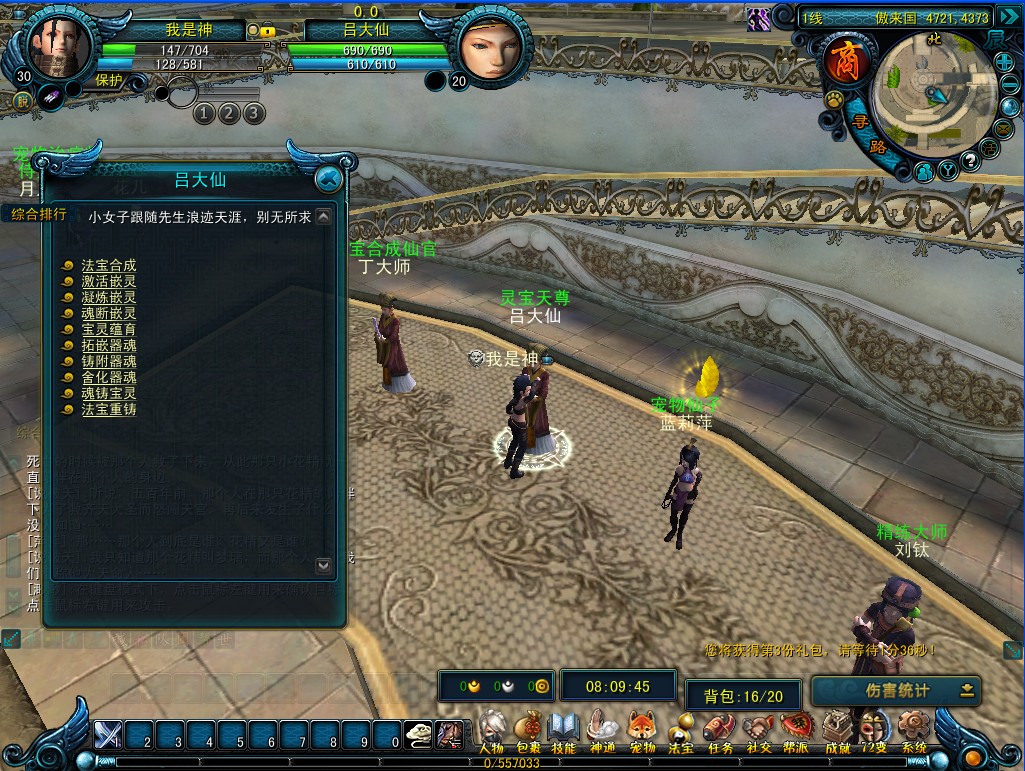Open the 人物 character panel
This screenshot has height=771, width=1025.
pyautogui.click(x=491, y=731)
